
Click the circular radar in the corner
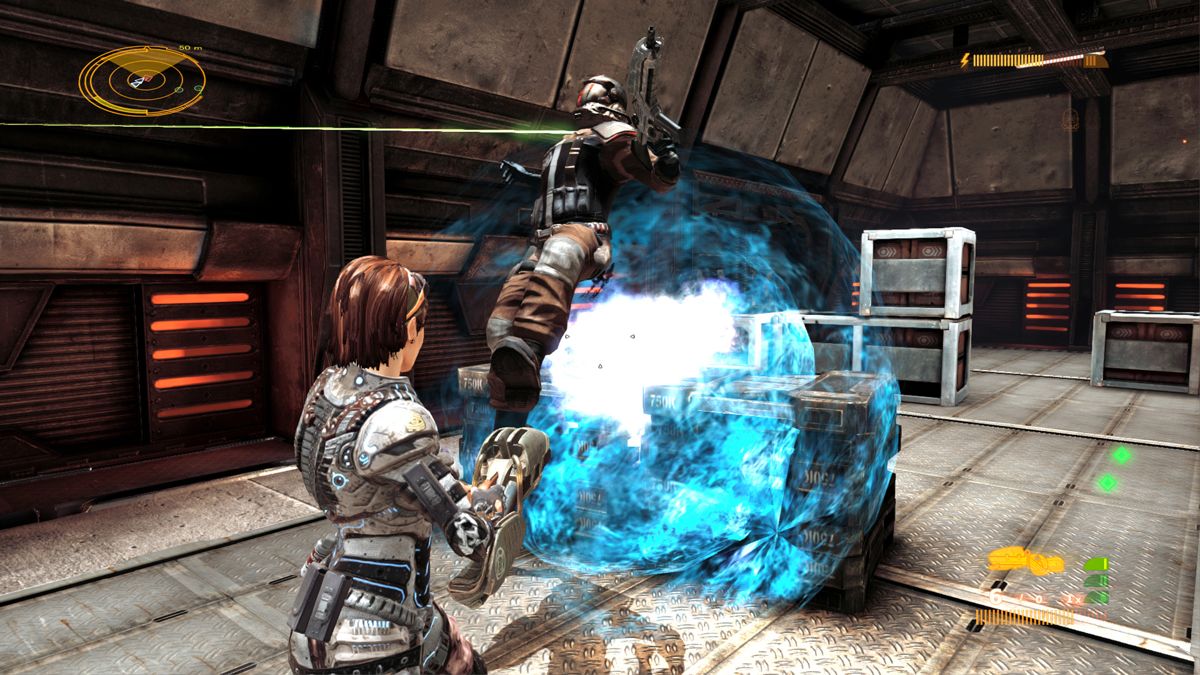pyautogui.click(x=141, y=80)
